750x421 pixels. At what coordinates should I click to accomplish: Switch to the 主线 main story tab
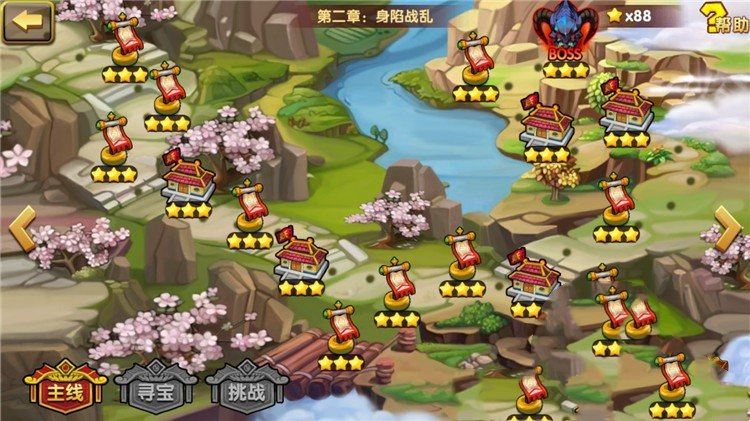(63, 388)
